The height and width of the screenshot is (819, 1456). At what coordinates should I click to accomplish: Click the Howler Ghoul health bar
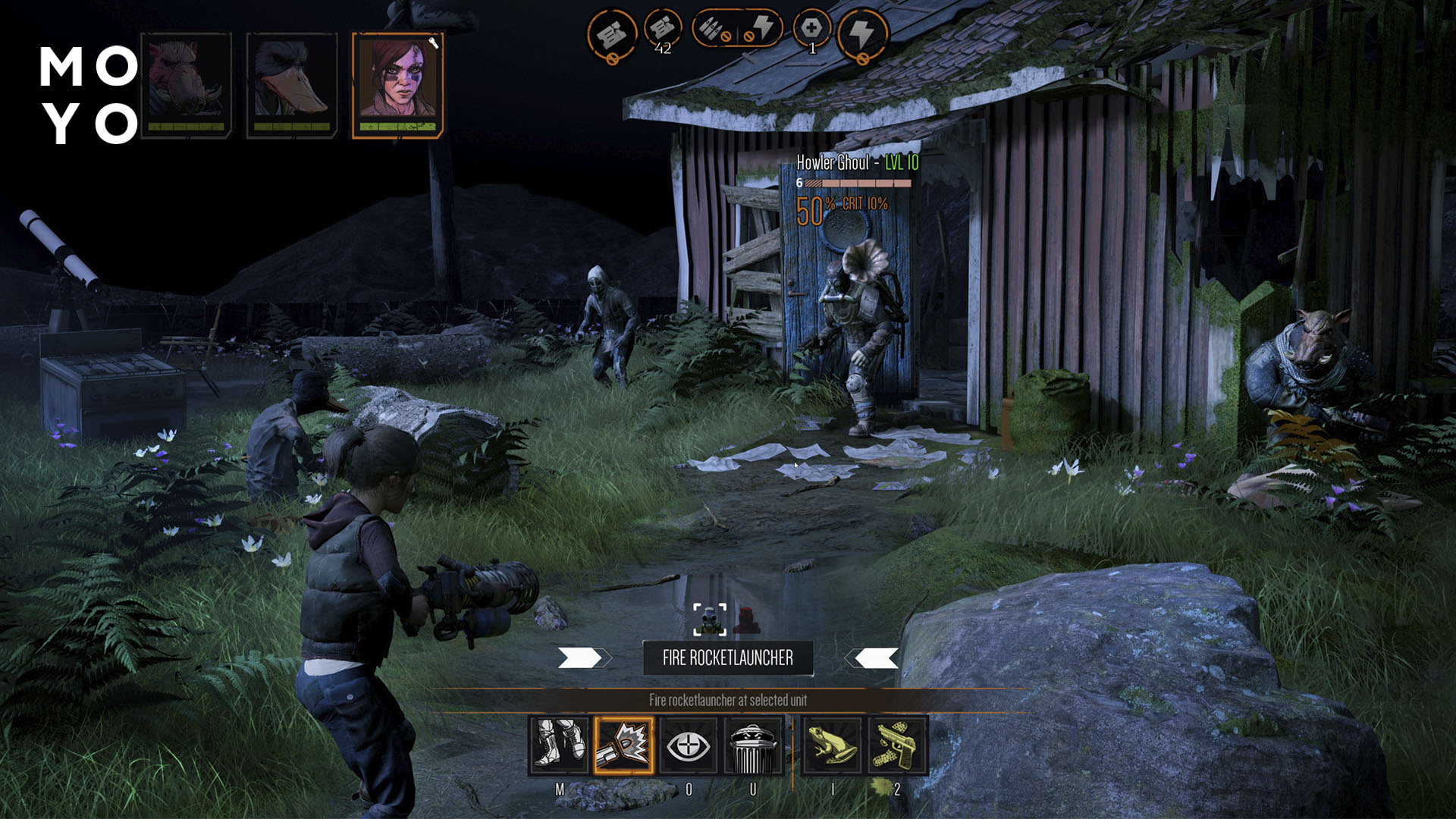coord(858,183)
